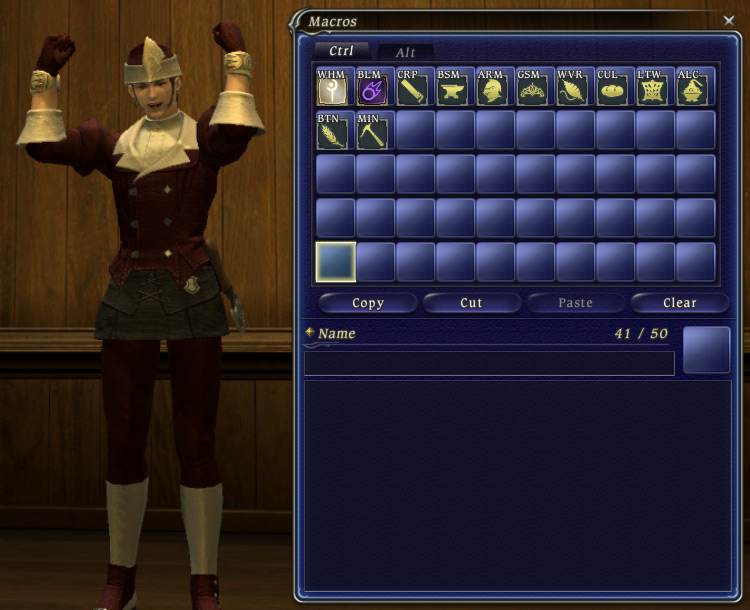Close the Macros window
Image resolution: width=750 pixels, height=610 pixels.
coord(728,19)
